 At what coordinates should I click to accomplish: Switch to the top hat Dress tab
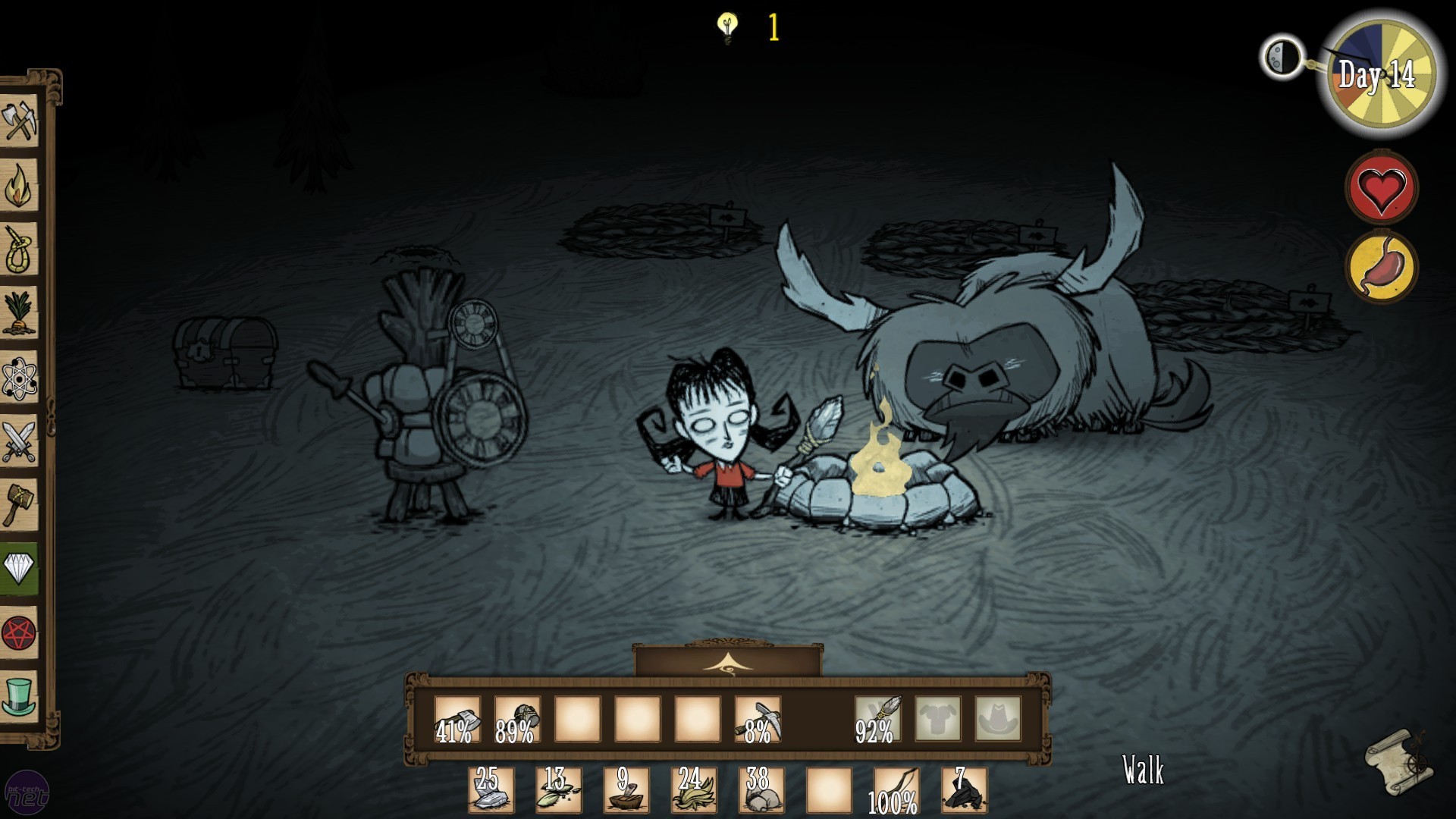[x=19, y=696]
